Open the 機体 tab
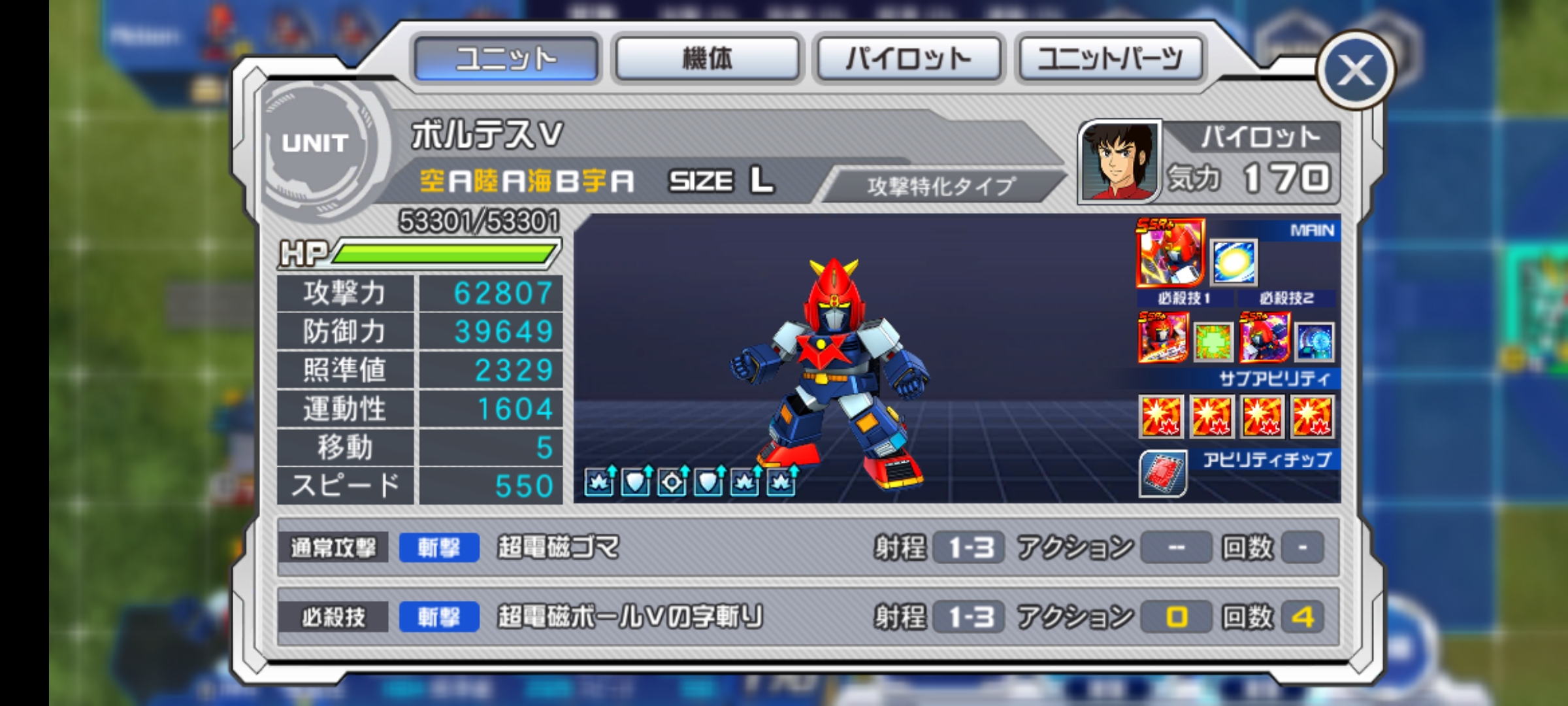 point(707,59)
